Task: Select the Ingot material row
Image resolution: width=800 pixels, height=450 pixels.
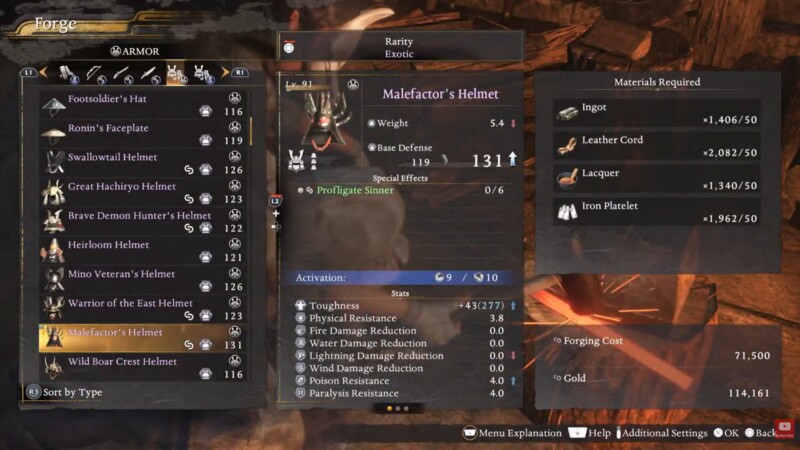Action: [x=657, y=113]
